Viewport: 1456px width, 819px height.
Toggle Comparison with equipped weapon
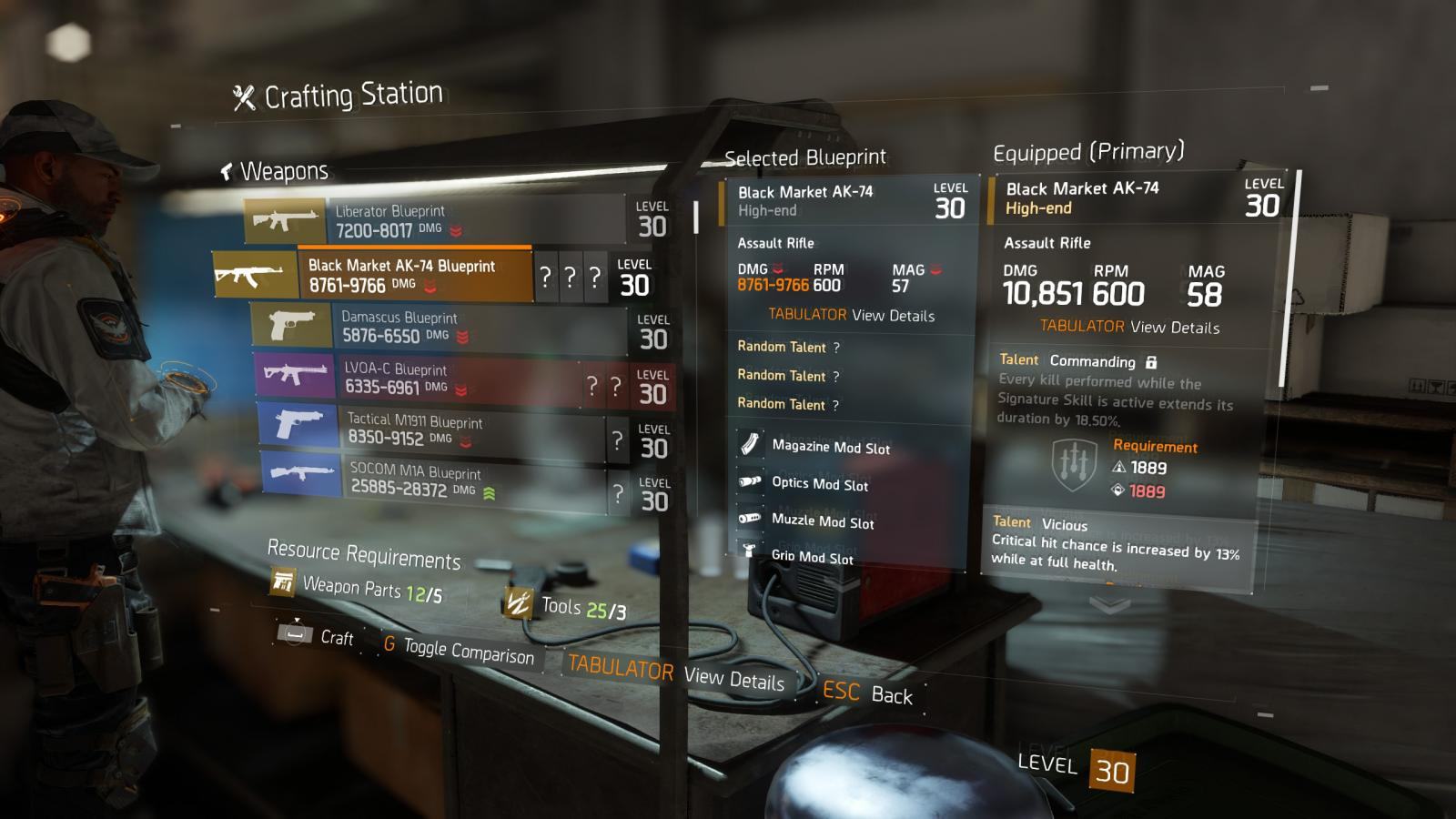pos(459,650)
